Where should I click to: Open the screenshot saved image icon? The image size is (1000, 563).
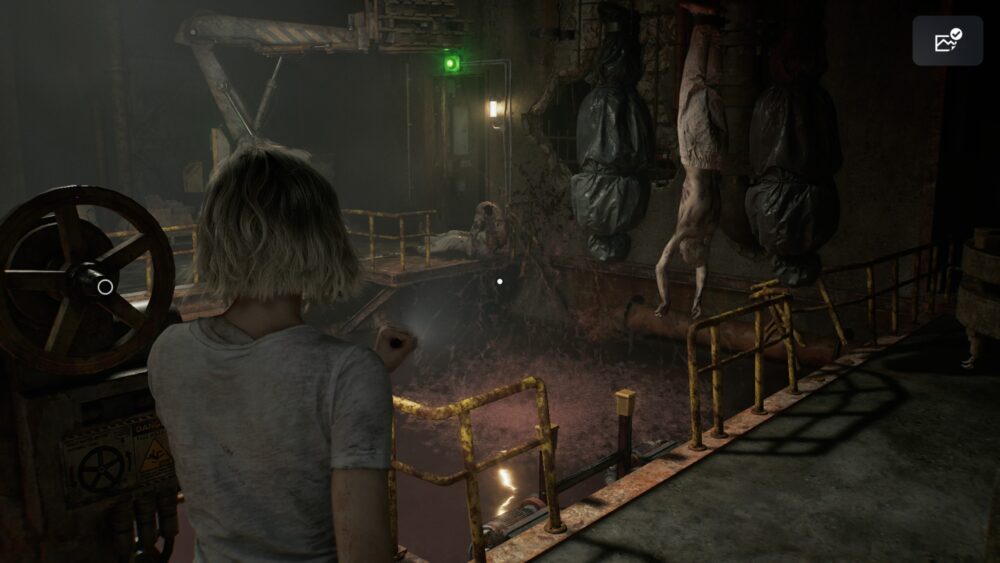[x=947, y=41]
